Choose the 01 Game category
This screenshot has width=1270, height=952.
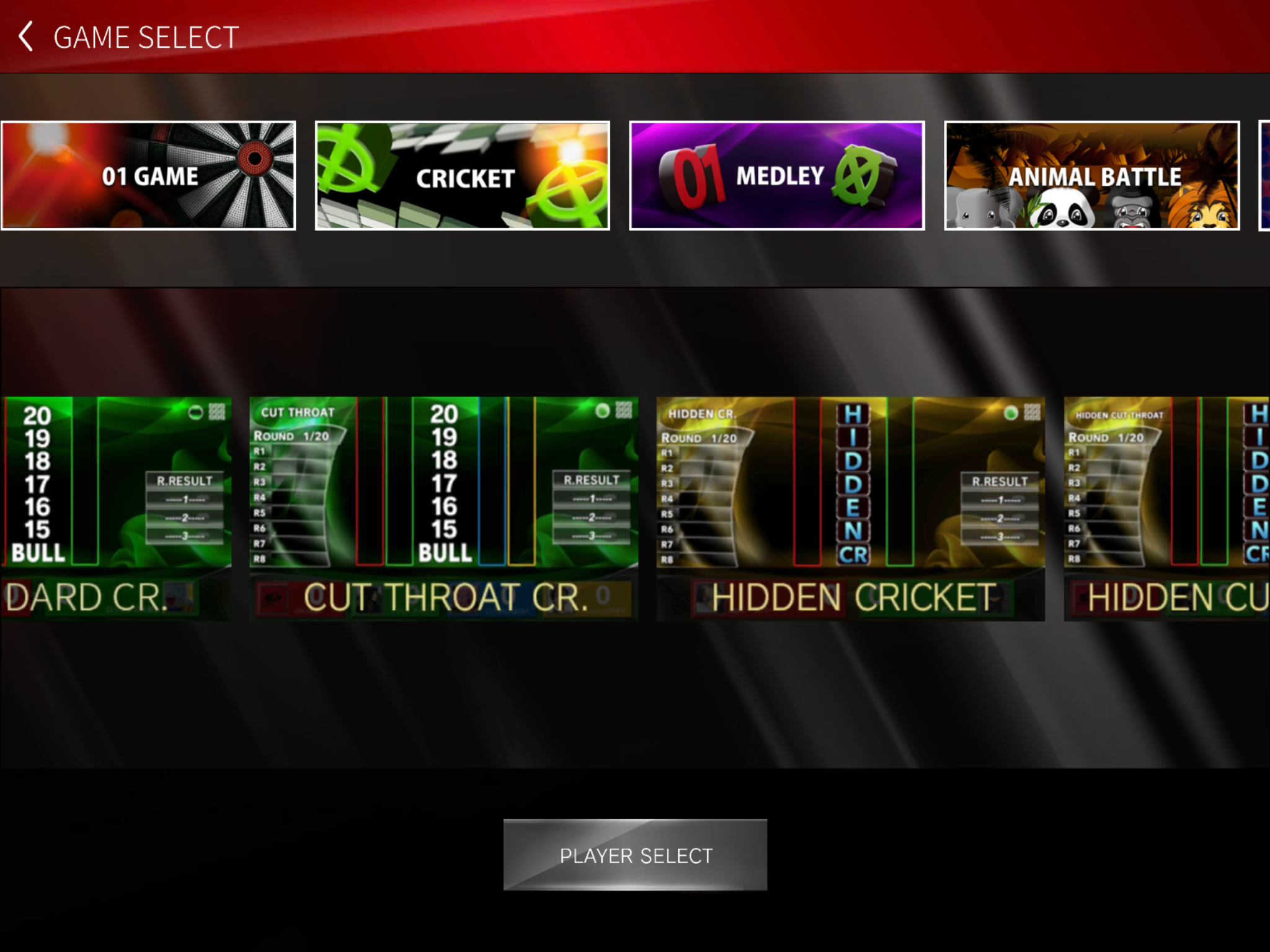pos(148,176)
